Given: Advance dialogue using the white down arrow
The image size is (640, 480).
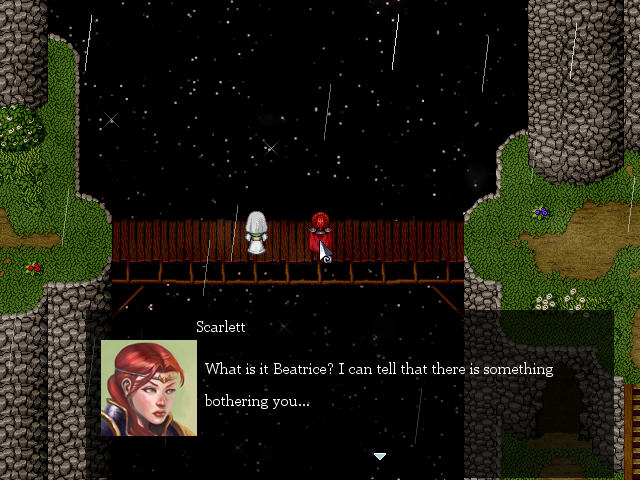Looking at the screenshot, I should [379, 456].
